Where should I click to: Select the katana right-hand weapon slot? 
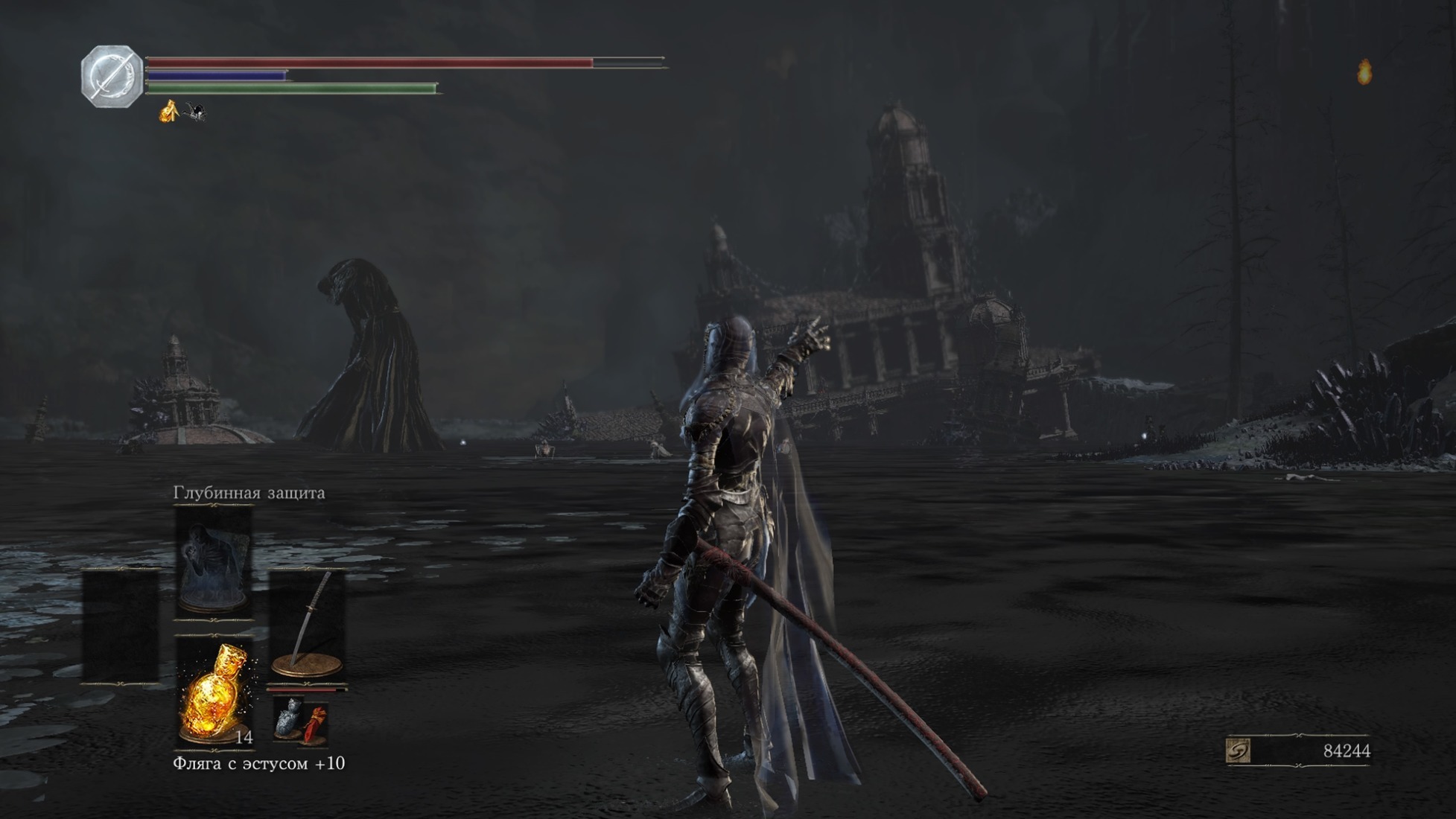(x=307, y=625)
